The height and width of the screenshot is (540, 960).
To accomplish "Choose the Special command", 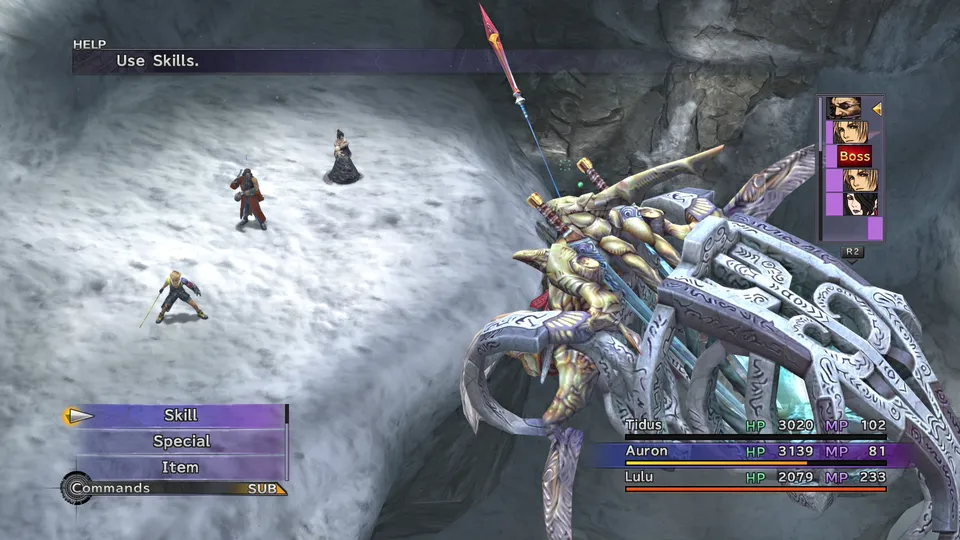I will tap(181, 441).
